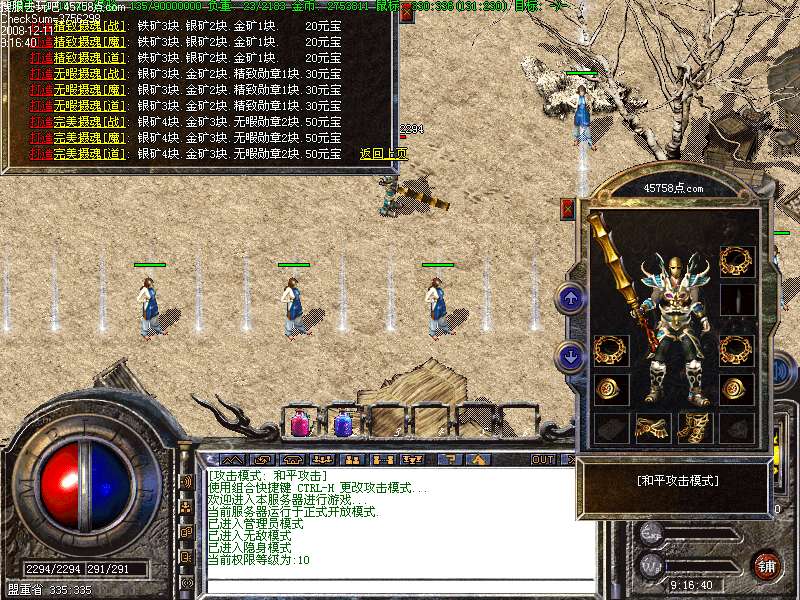Open the shop with the red 铺 button
The width and height of the screenshot is (800, 600).
click(766, 565)
